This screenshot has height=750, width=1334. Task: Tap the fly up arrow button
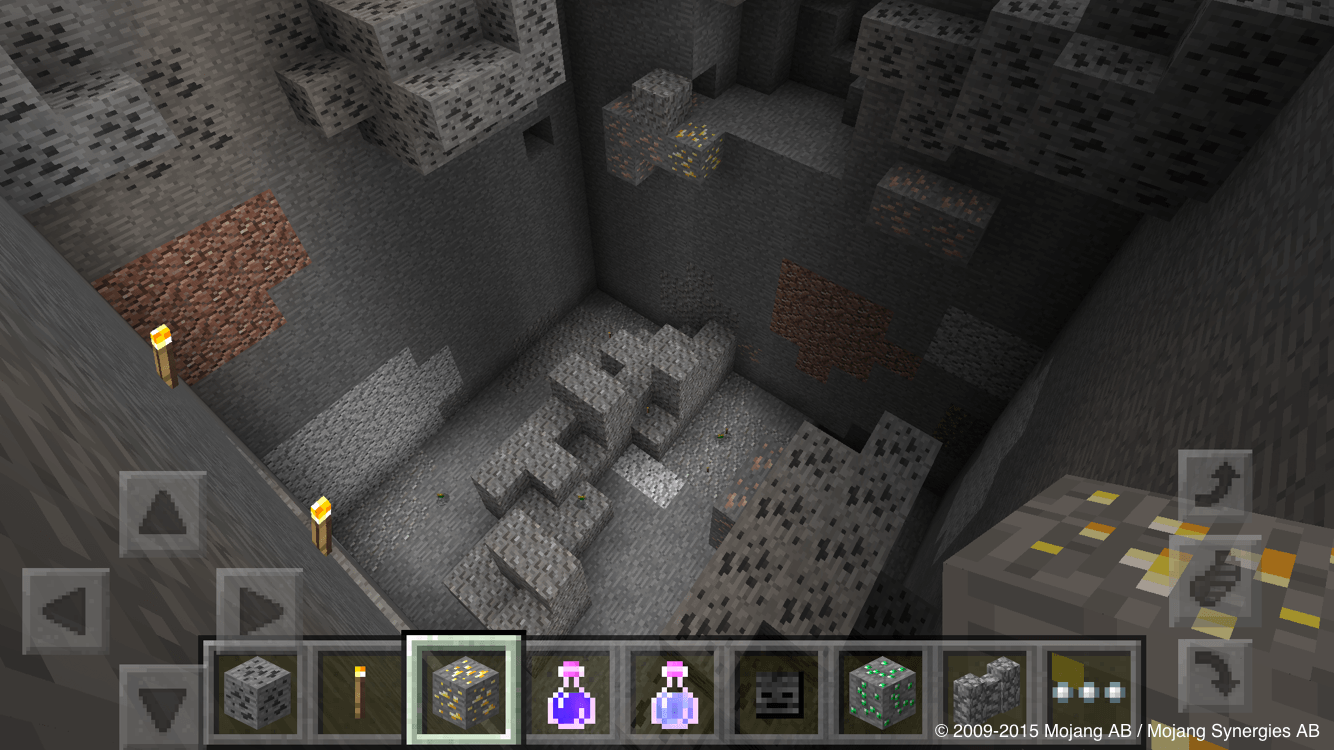[1215, 485]
